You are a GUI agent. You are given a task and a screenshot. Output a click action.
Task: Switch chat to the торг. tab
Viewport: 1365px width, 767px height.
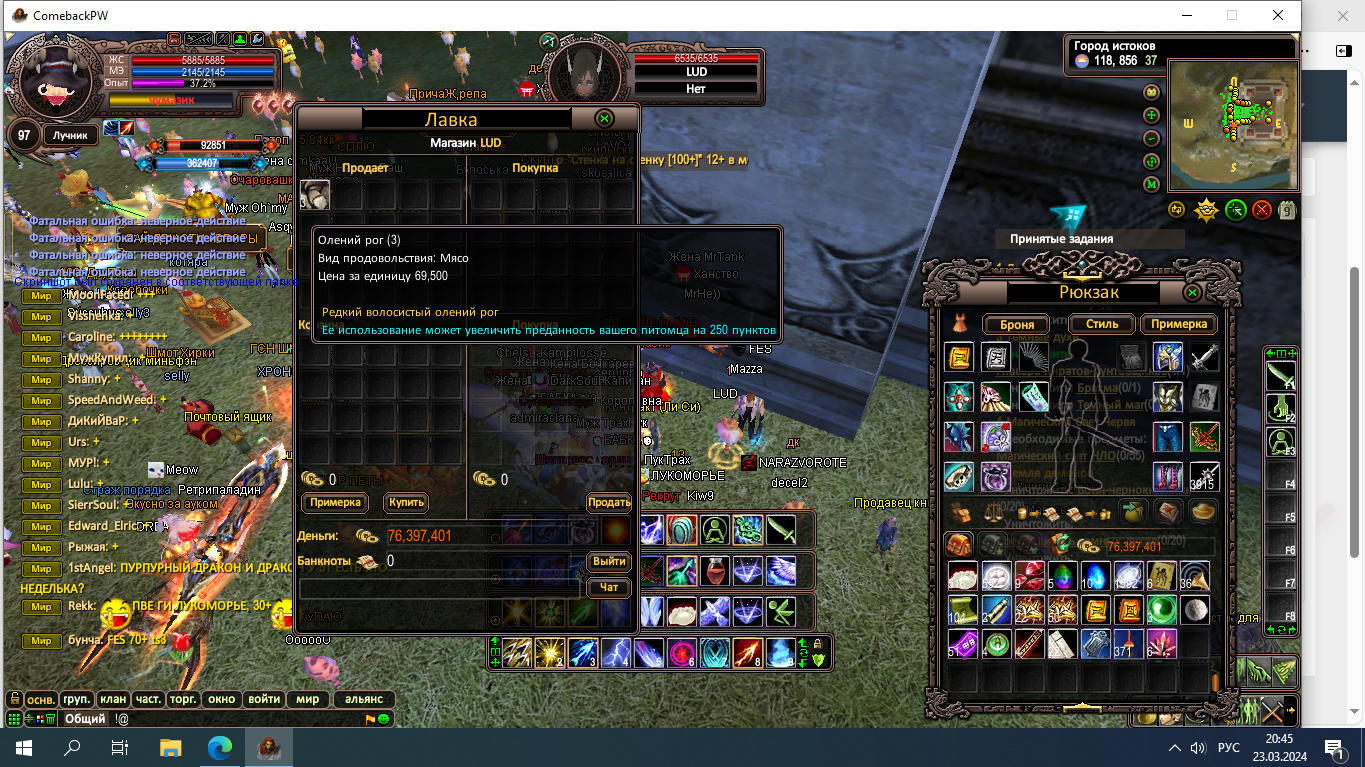coord(184,700)
